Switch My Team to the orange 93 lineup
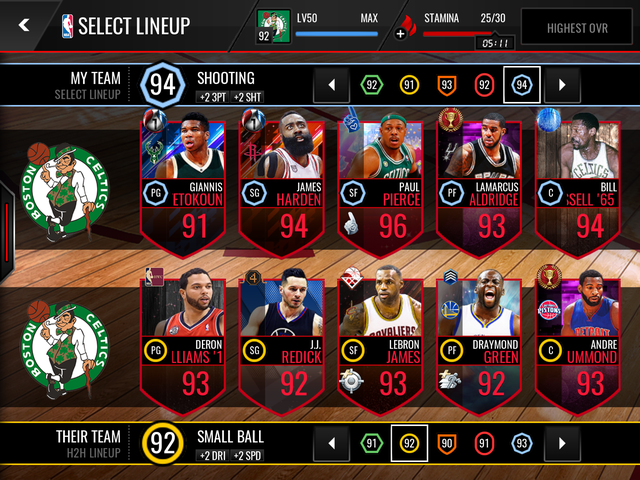640x480 pixels. [447, 85]
